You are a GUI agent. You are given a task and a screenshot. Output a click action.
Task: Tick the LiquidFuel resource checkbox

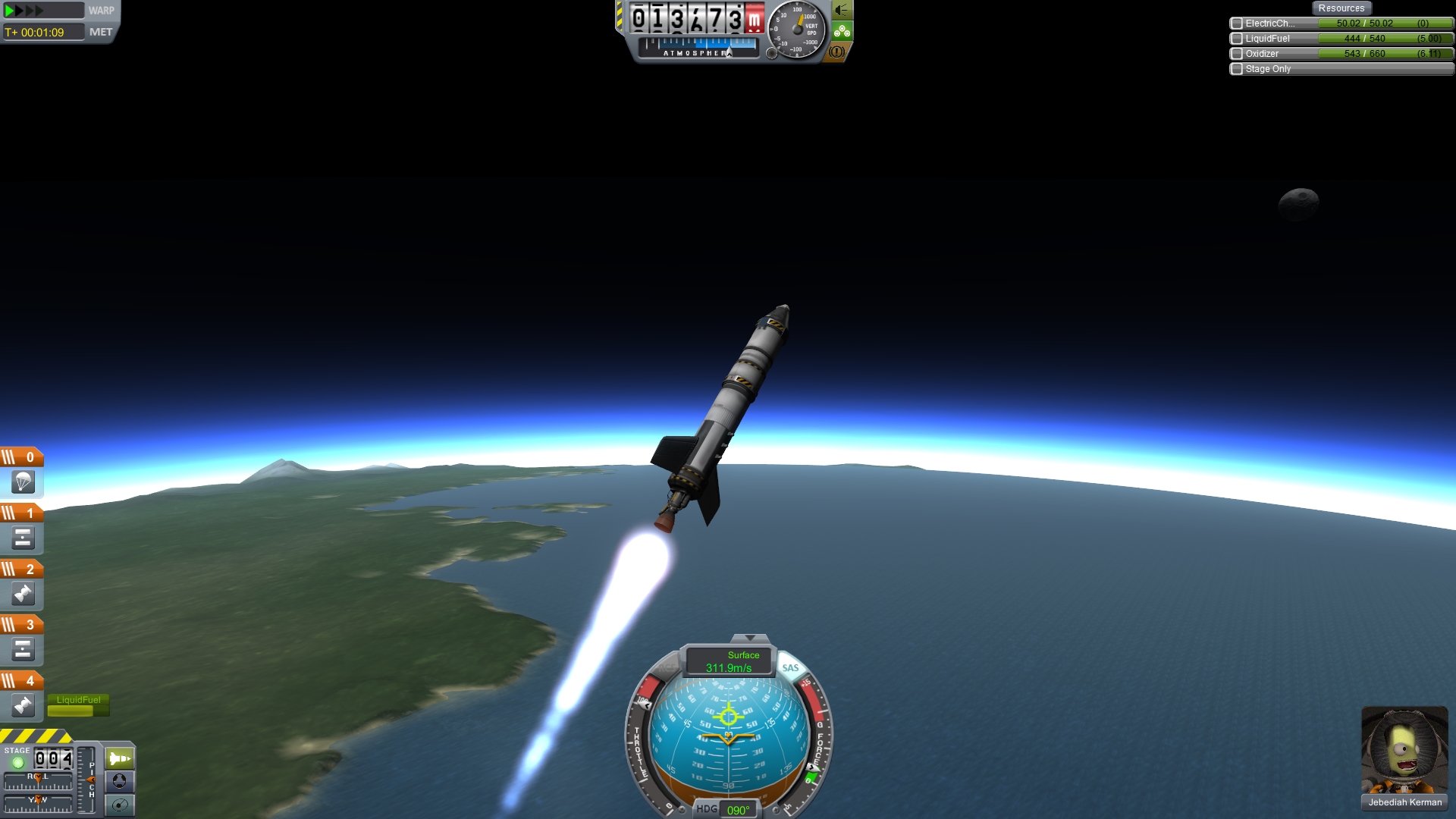click(1237, 39)
